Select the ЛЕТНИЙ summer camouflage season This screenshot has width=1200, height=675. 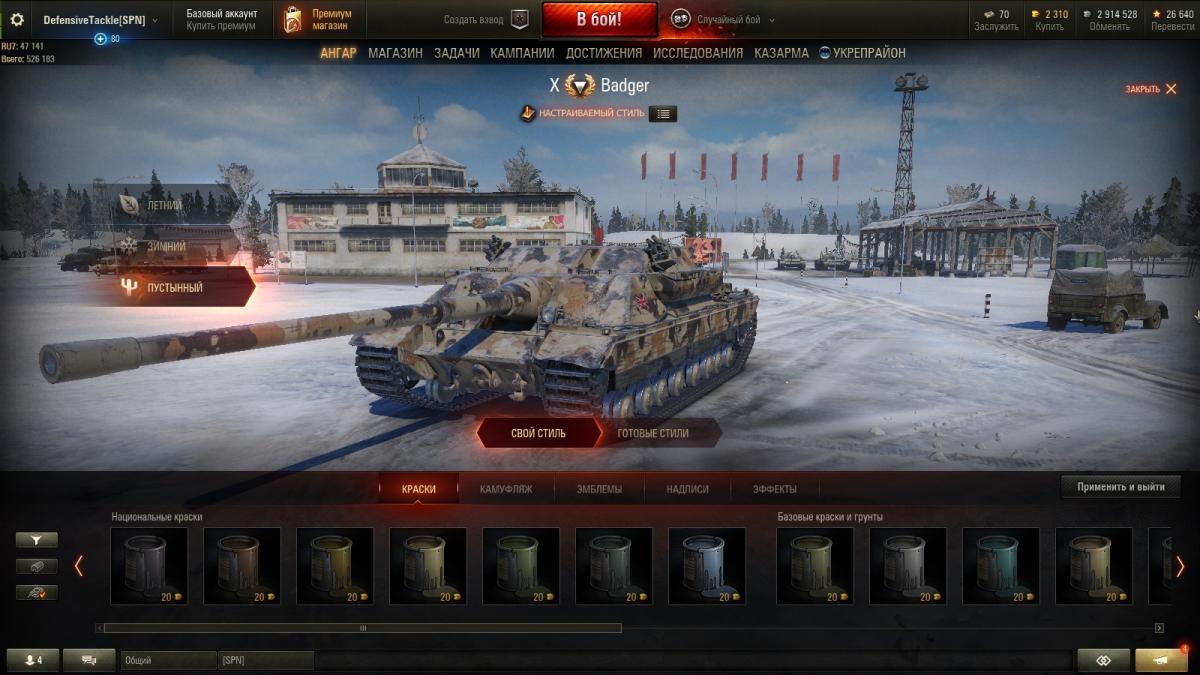[165, 205]
